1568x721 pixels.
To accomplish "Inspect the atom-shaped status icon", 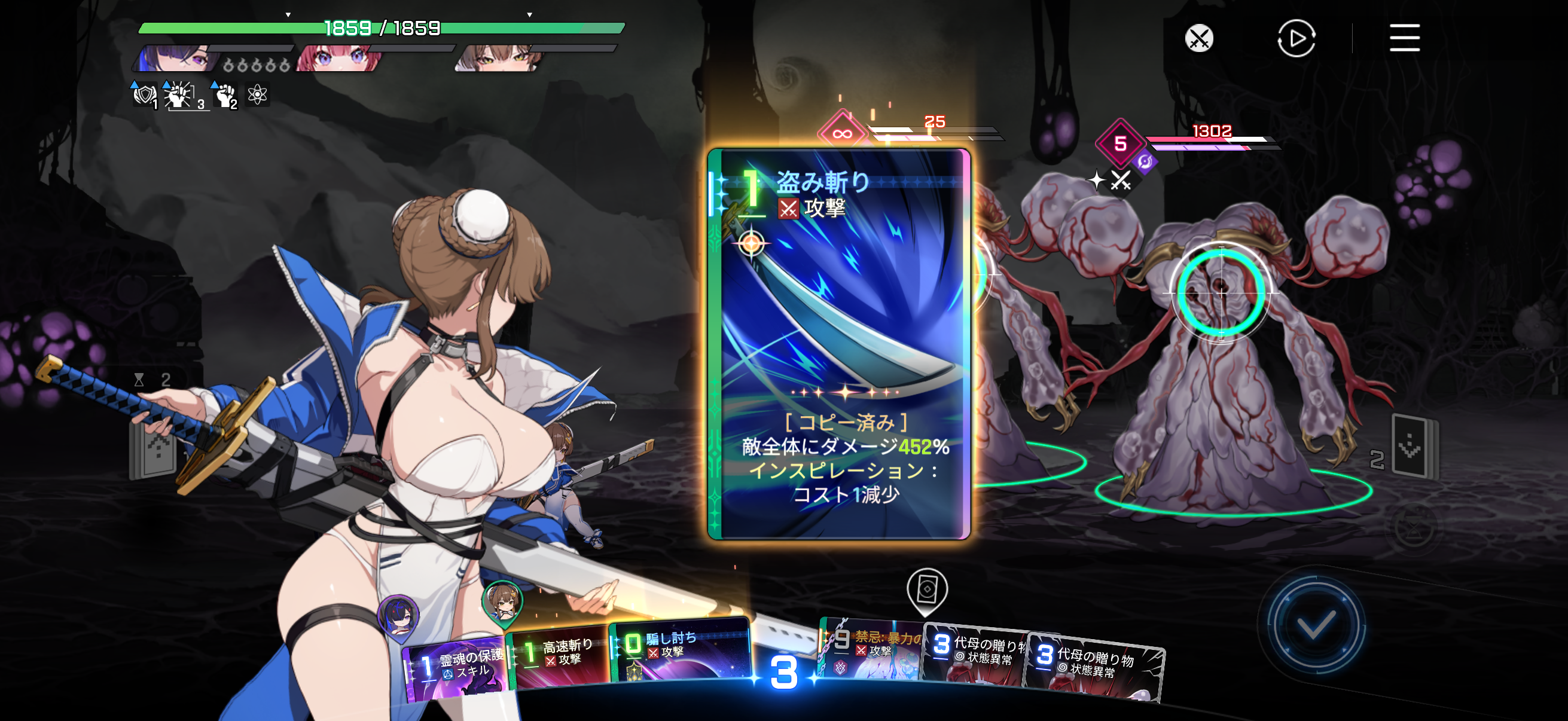I will (x=258, y=94).
